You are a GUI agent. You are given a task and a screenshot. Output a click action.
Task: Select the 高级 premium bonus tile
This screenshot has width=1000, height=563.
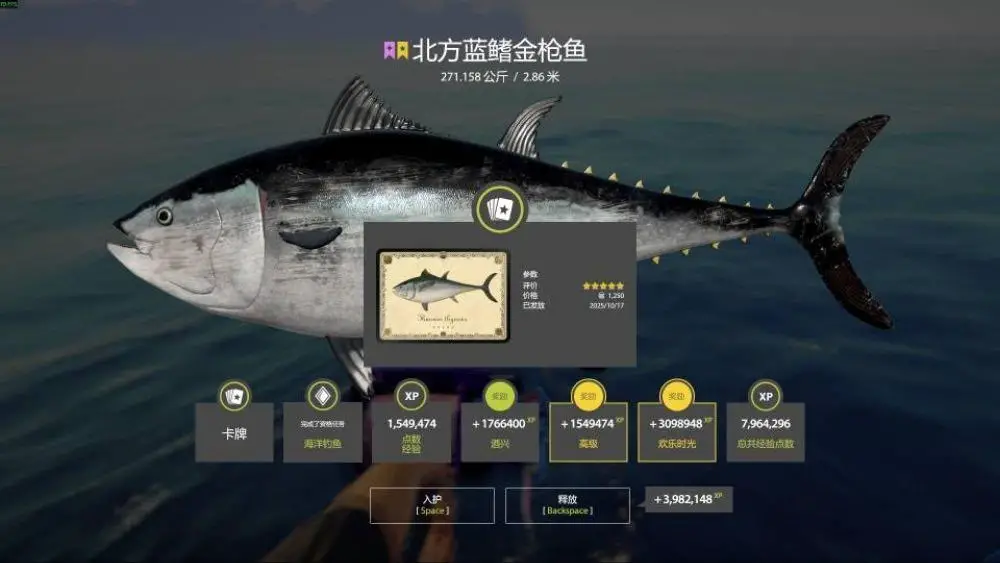click(x=588, y=432)
